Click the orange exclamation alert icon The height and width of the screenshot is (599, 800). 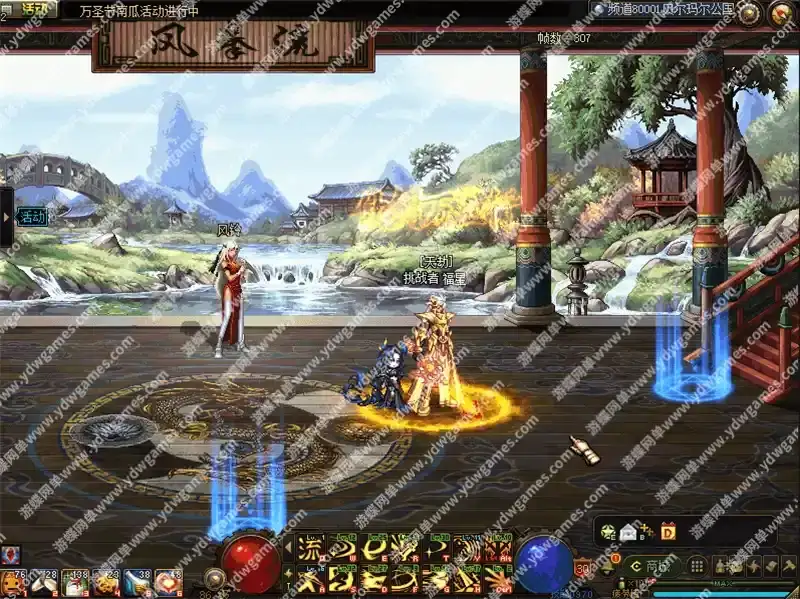[616, 558]
